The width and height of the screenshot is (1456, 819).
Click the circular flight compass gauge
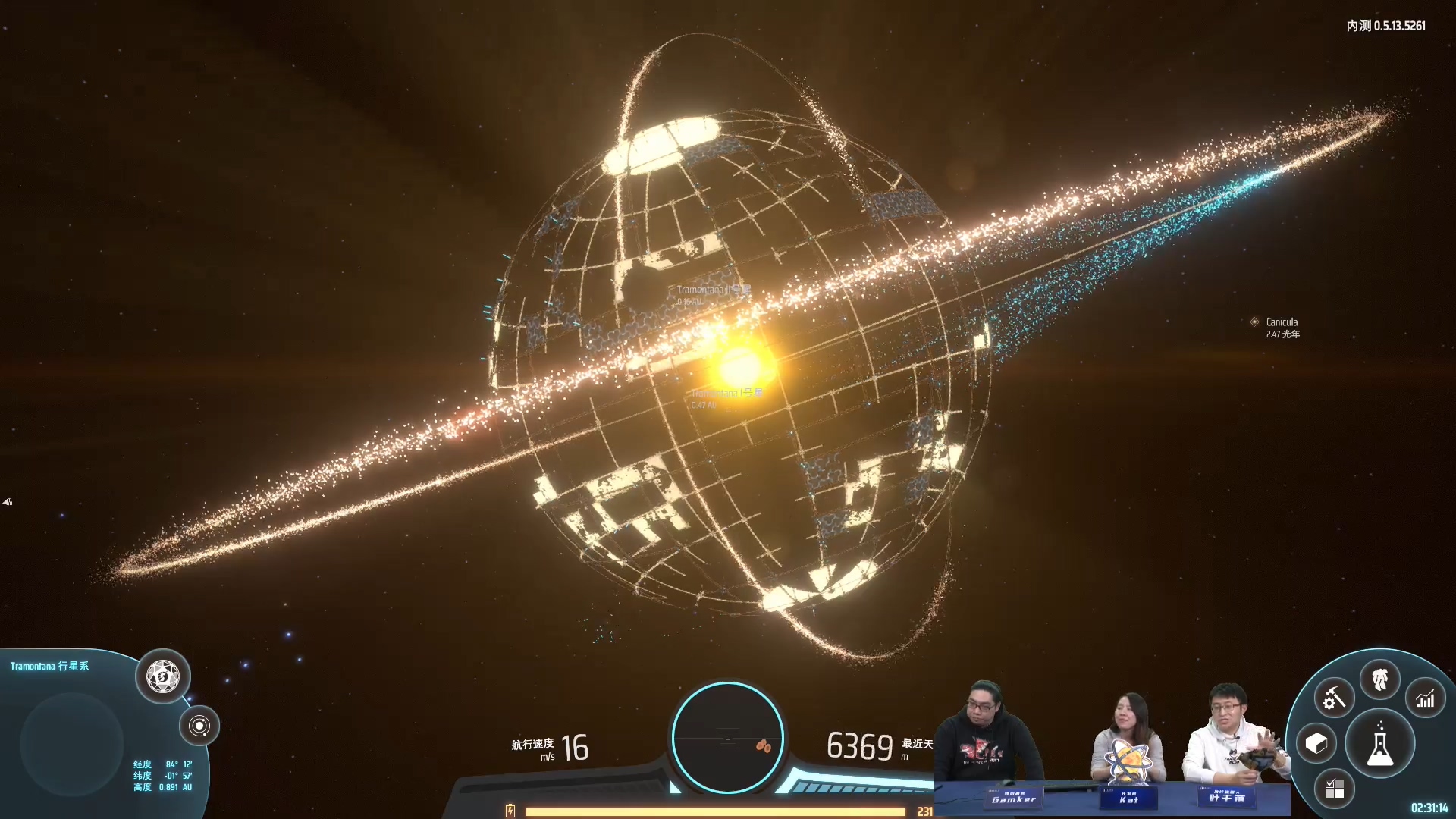pos(727,738)
